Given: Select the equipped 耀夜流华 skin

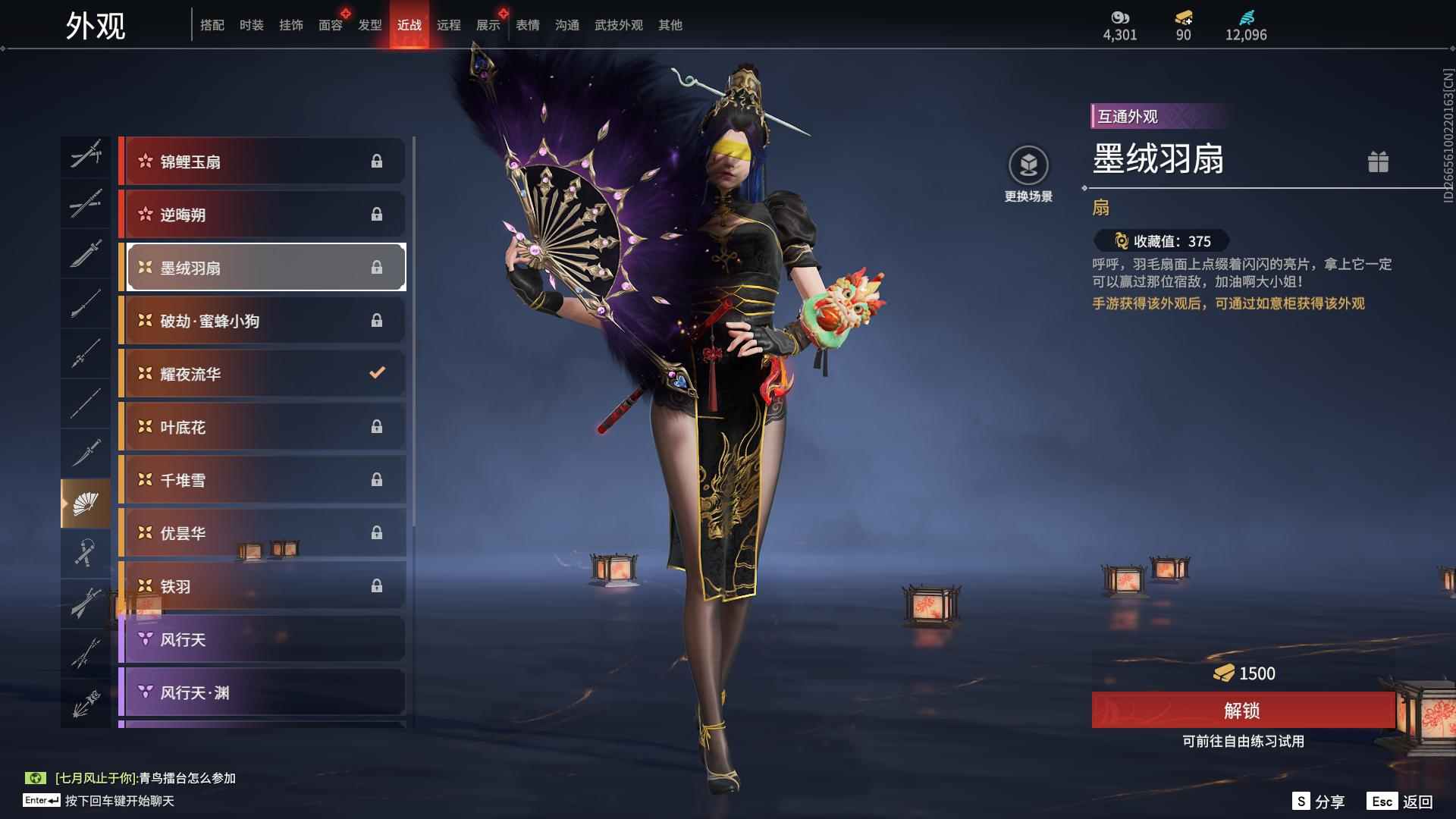Looking at the screenshot, I should pos(262,374).
